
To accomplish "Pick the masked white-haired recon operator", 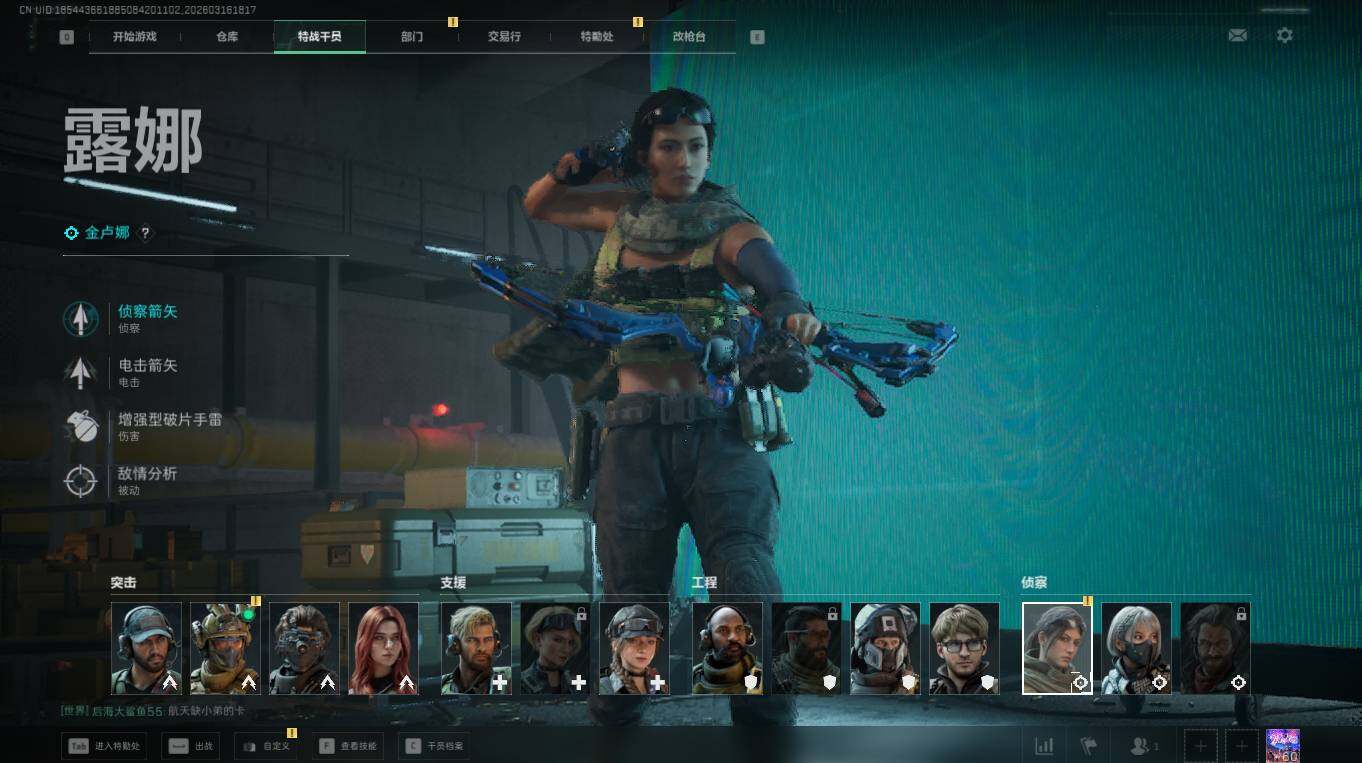I will pyautogui.click(x=1136, y=648).
